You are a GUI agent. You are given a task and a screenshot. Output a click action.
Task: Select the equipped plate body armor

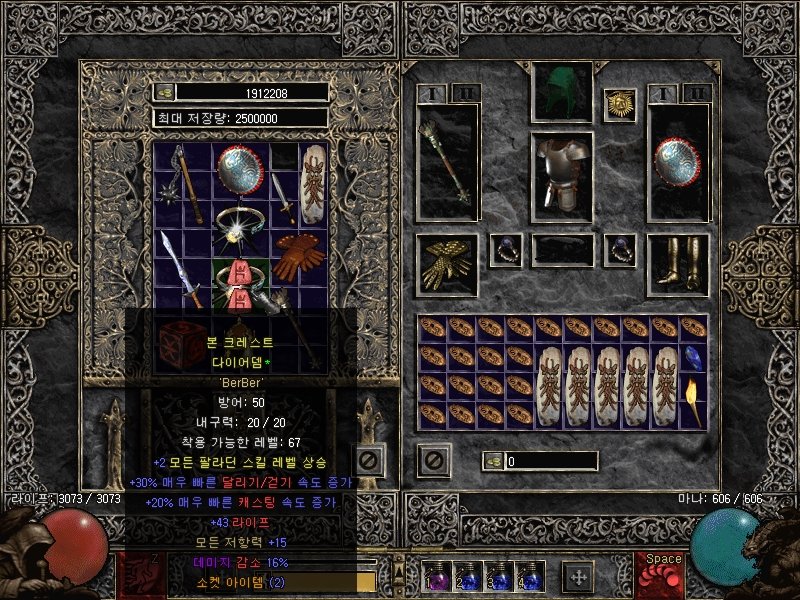[561, 174]
